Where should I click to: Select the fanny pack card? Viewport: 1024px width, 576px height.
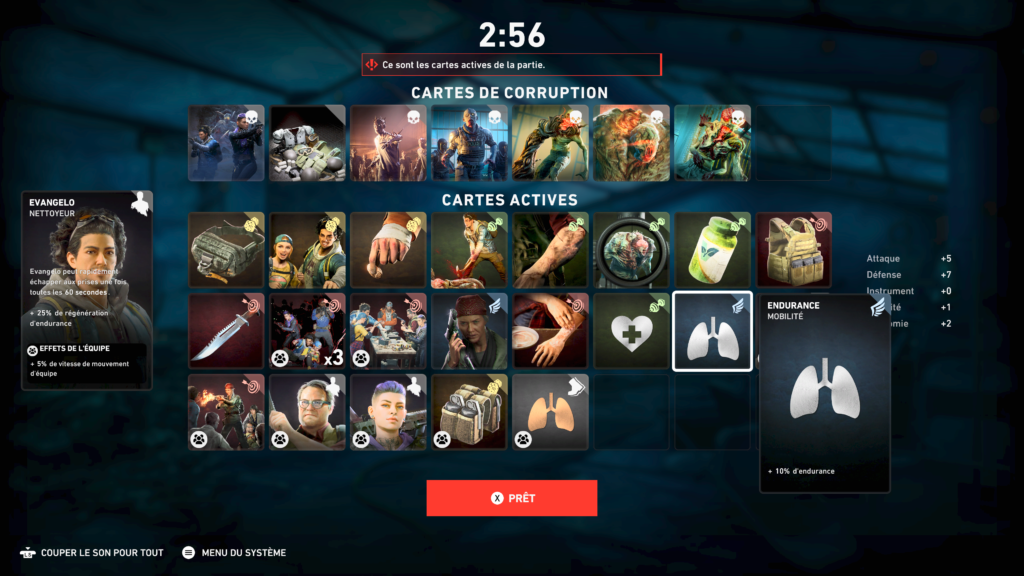(x=226, y=250)
